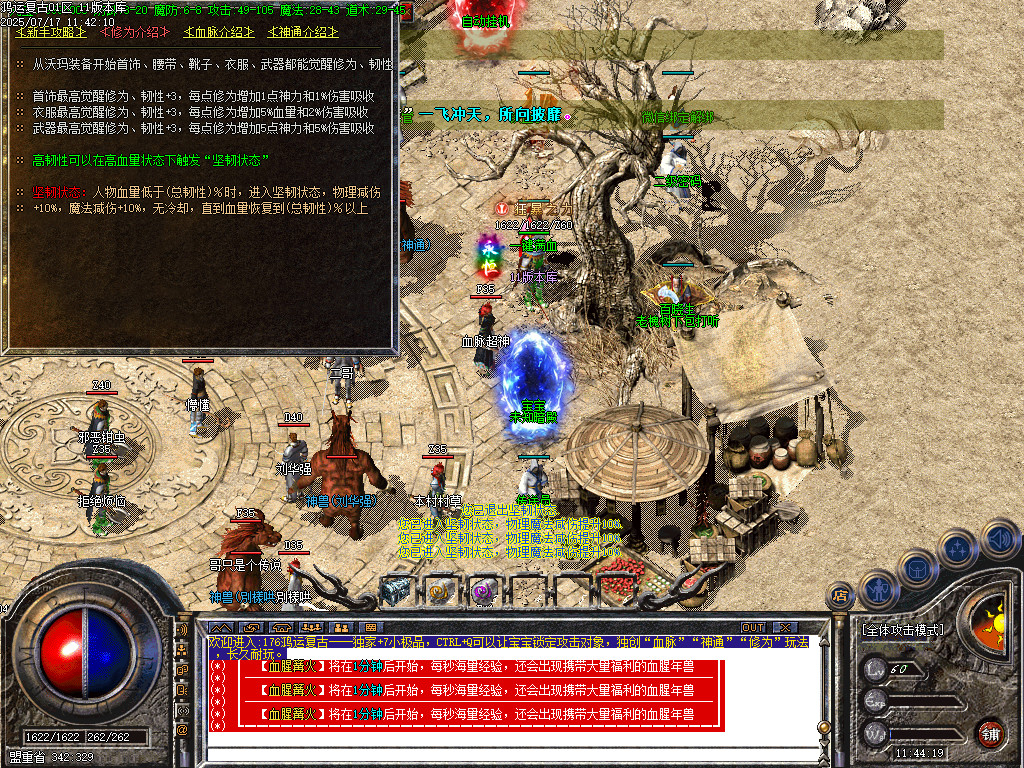The image size is (1024, 768).
Task: Open the bag inventory round button
Action: pyautogui.click(x=917, y=567)
